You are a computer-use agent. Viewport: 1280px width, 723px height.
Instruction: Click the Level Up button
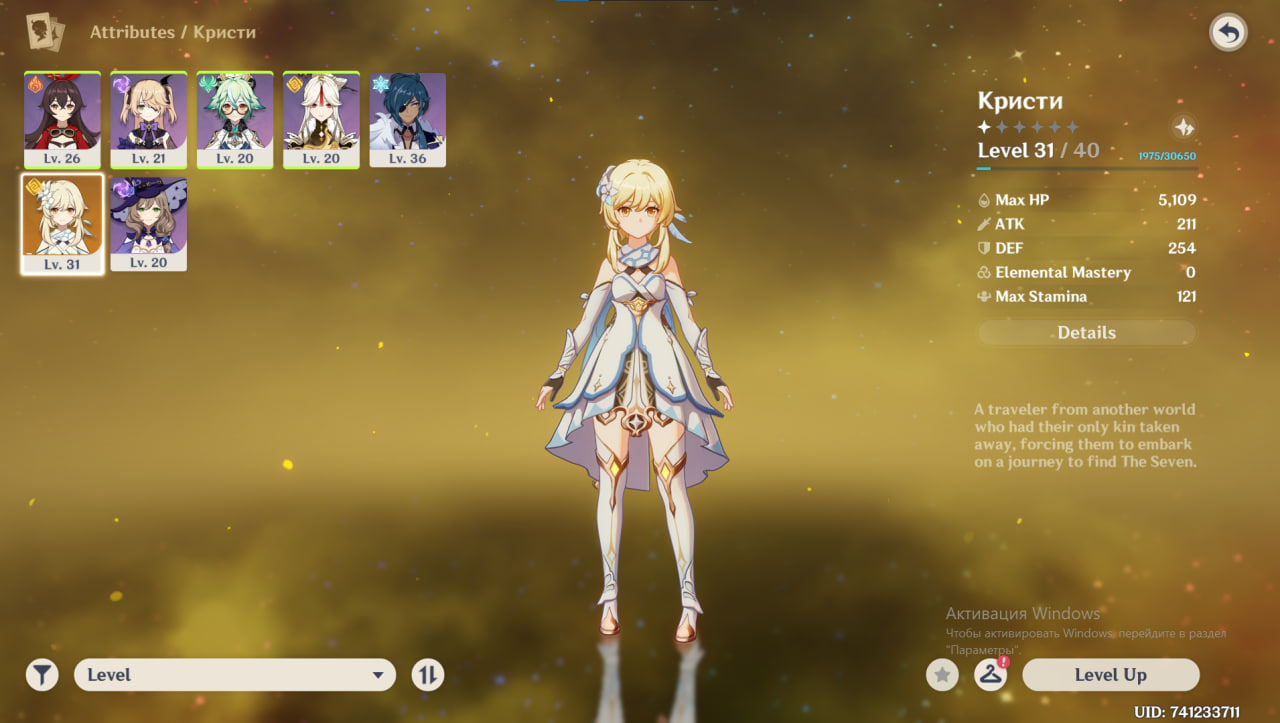(x=1110, y=675)
